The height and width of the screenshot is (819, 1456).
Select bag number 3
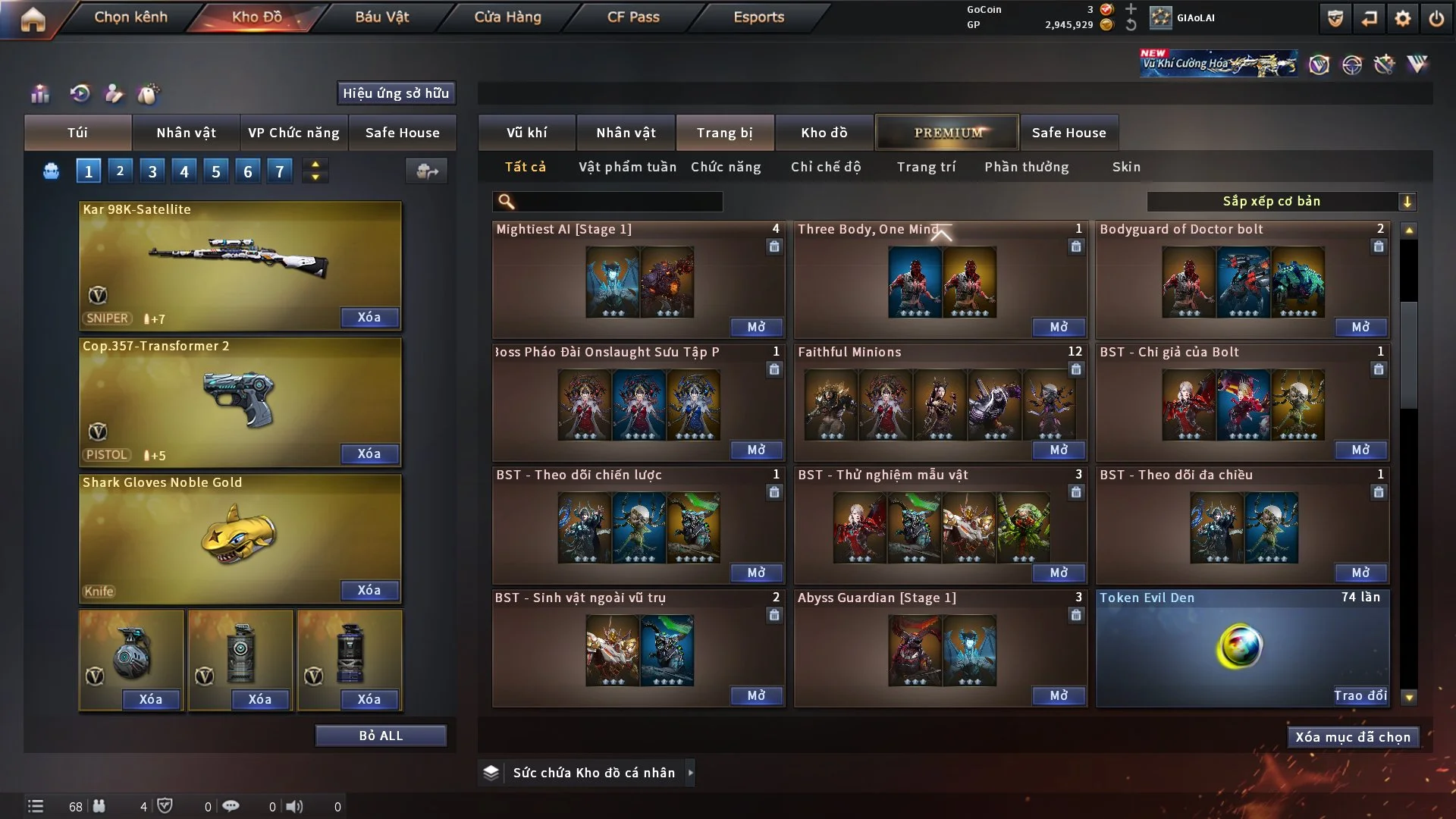click(x=152, y=171)
